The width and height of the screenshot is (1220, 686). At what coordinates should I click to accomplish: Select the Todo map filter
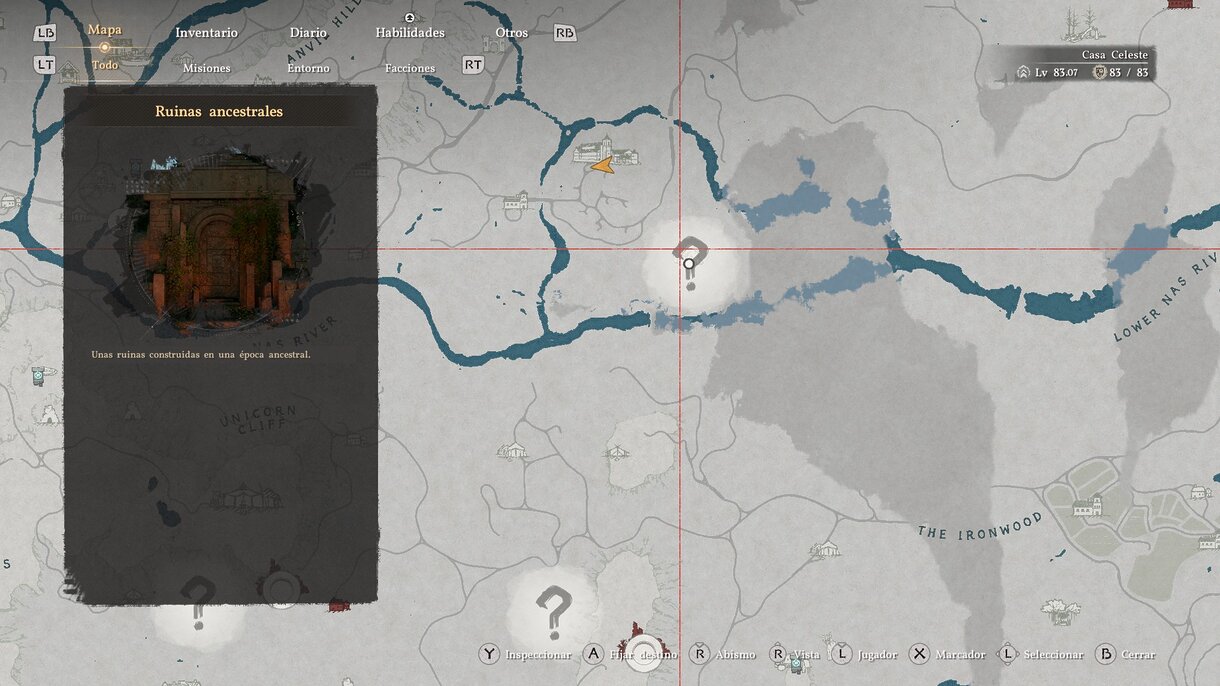point(105,66)
